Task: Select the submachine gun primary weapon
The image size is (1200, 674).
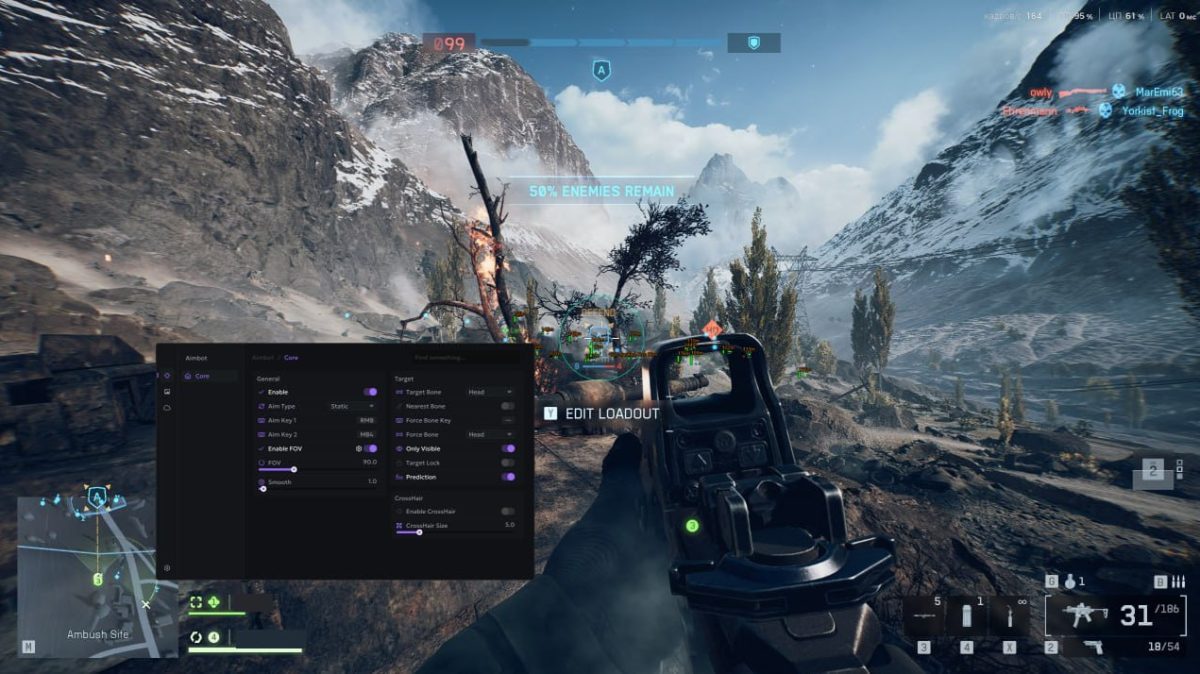Action: coord(1080,616)
